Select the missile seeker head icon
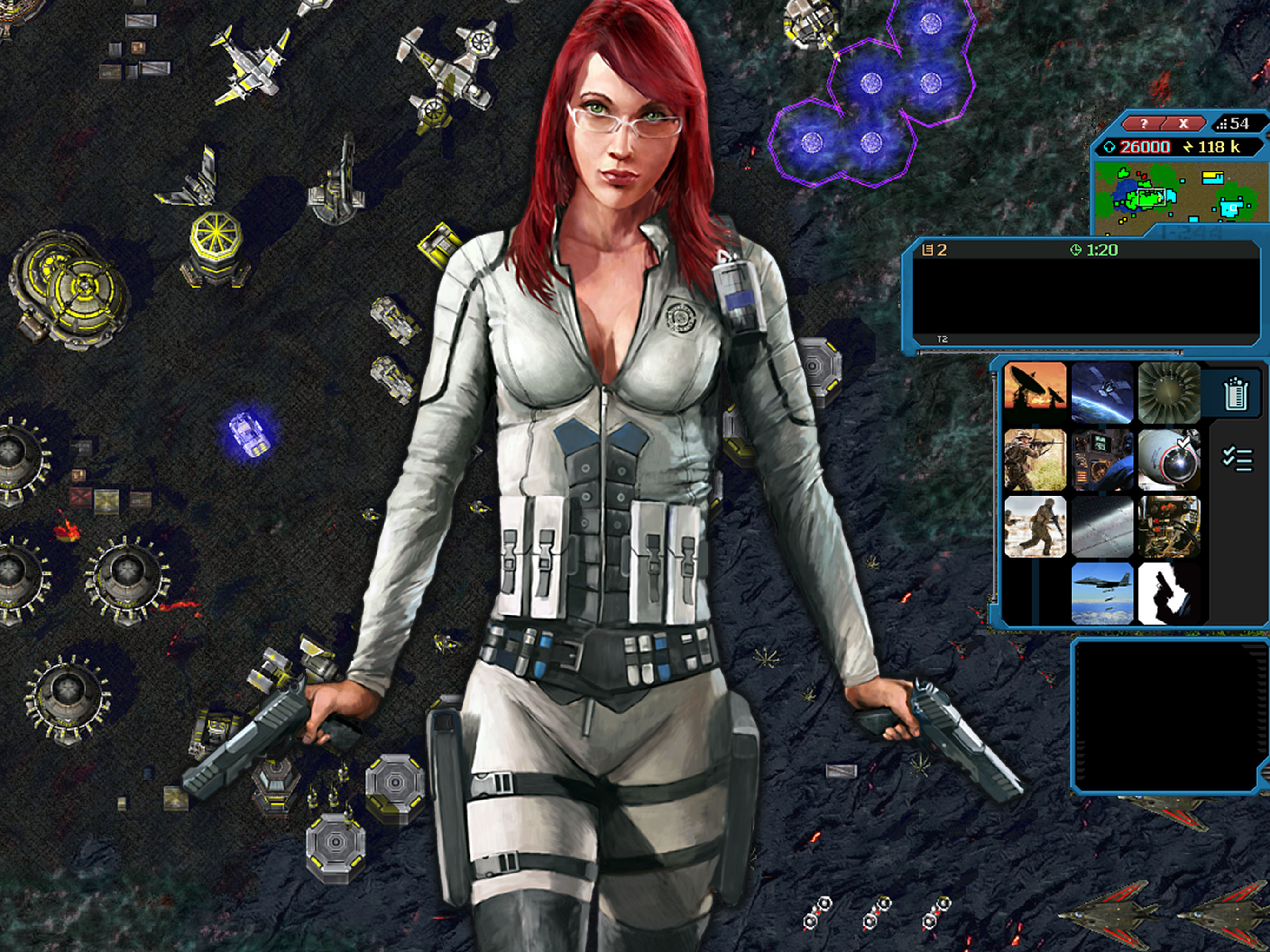1270x952 pixels. [x=1169, y=460]
